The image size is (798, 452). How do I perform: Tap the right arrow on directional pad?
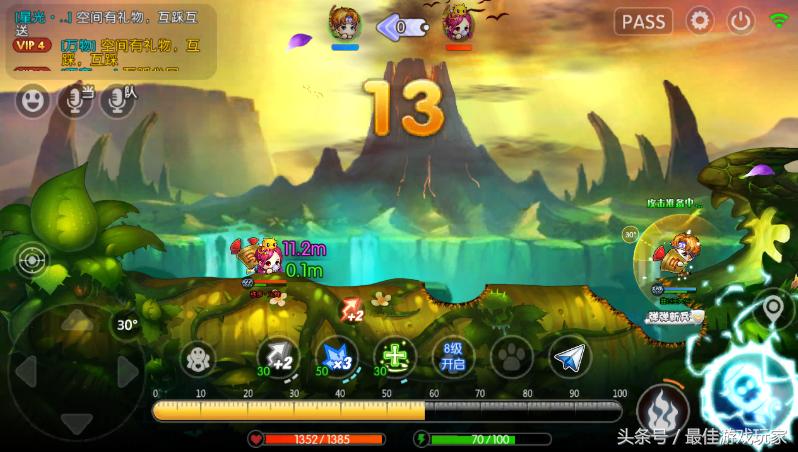coord(127,372)
